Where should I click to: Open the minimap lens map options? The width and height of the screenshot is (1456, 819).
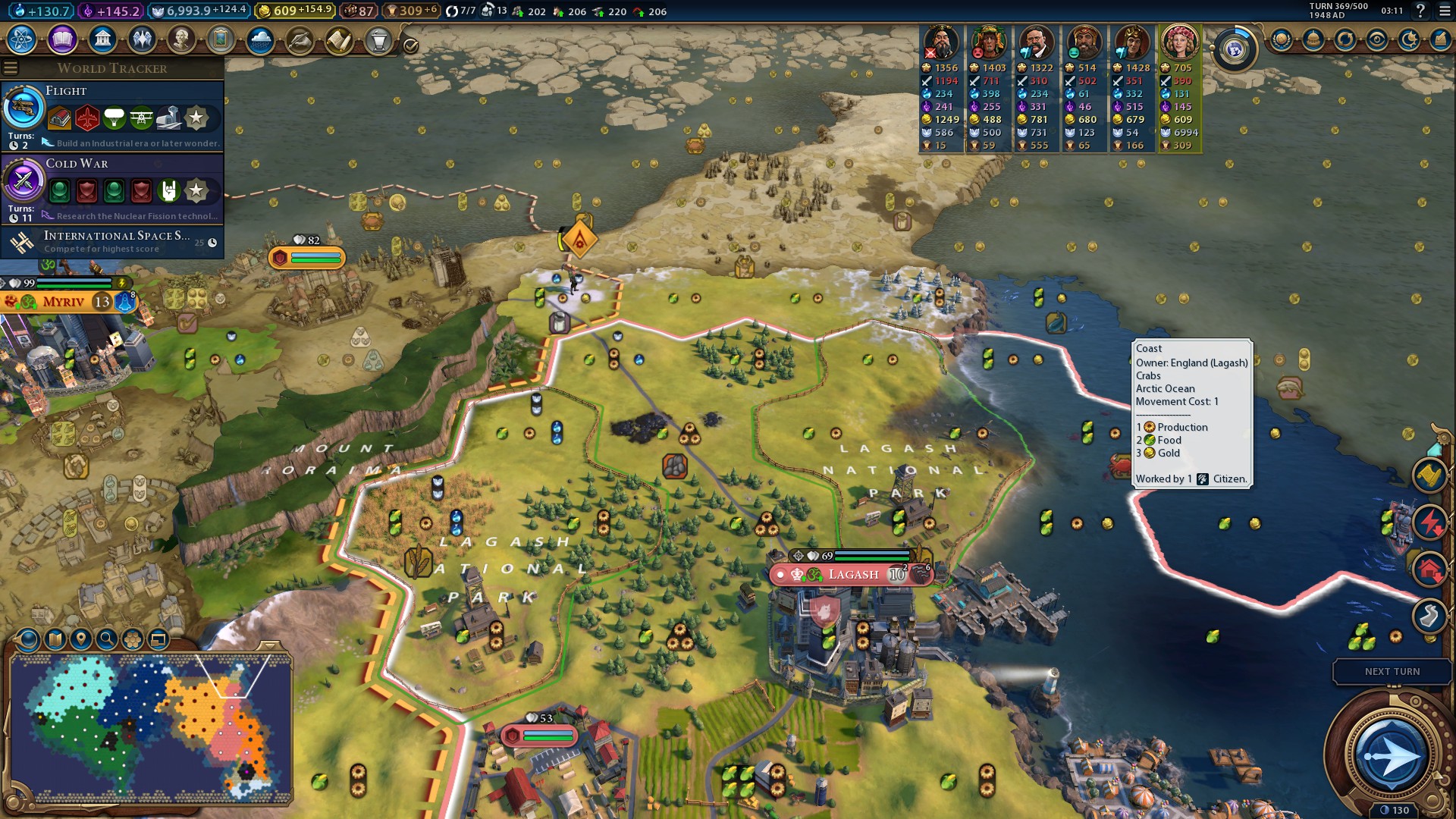55,639
